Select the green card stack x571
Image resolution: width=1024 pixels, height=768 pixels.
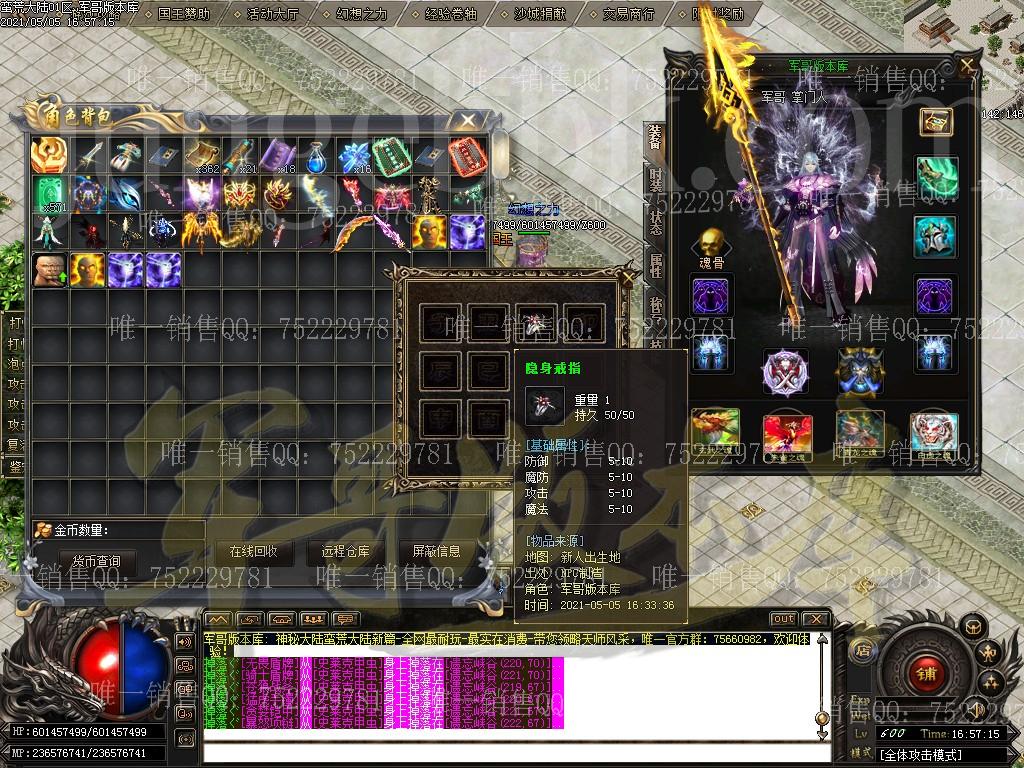[49, 193]
